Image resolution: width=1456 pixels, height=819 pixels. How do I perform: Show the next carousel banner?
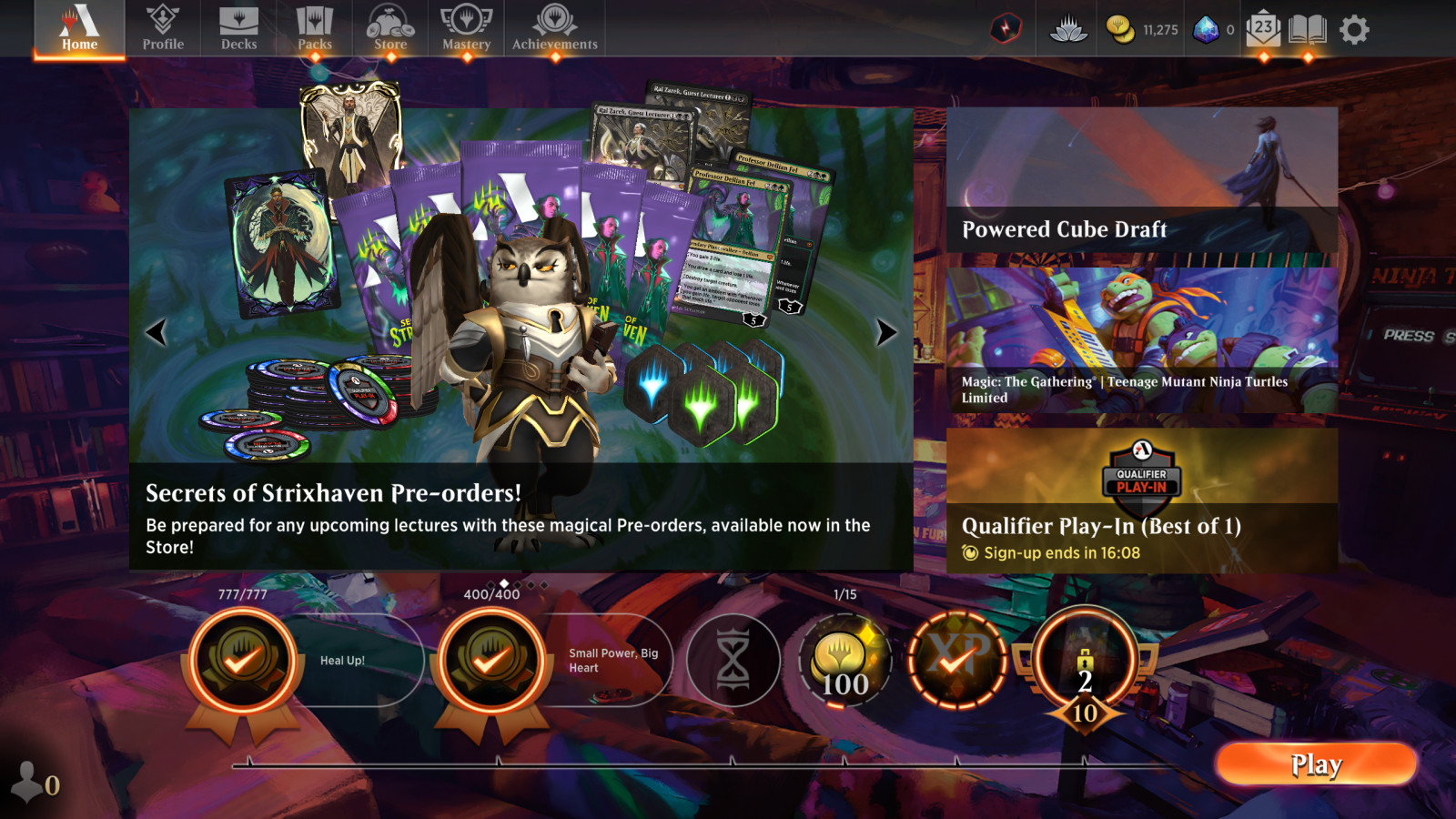click(x=885, y=332)
